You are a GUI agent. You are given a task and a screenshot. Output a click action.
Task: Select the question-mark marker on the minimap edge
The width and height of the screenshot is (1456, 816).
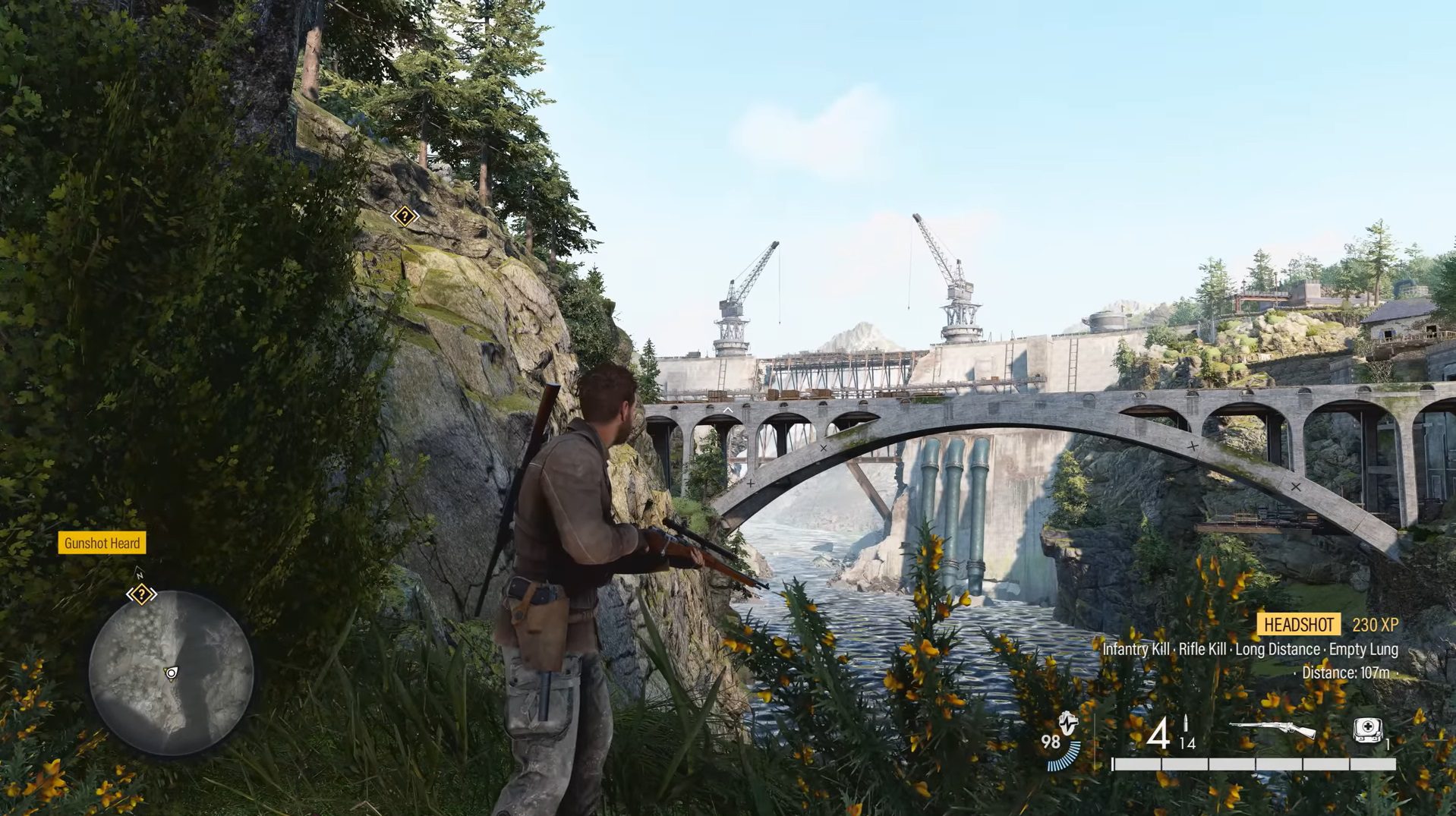[x=141, y=594]
